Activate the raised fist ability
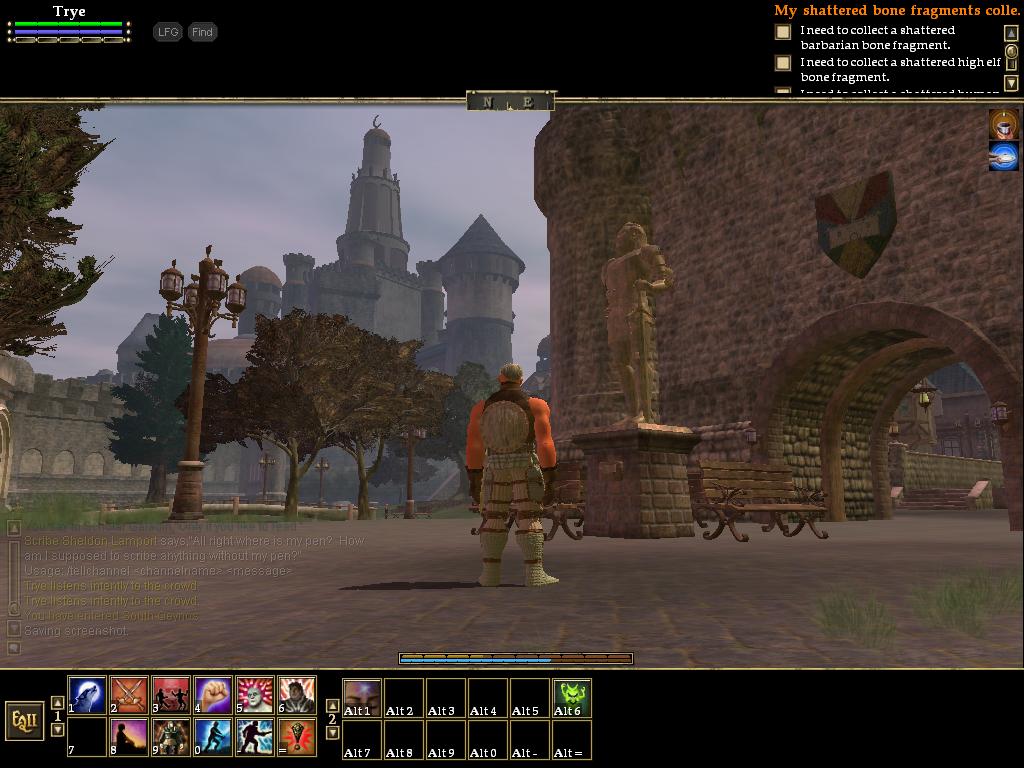This screenshot has width=1024, height=768. [x=213, y=696]
